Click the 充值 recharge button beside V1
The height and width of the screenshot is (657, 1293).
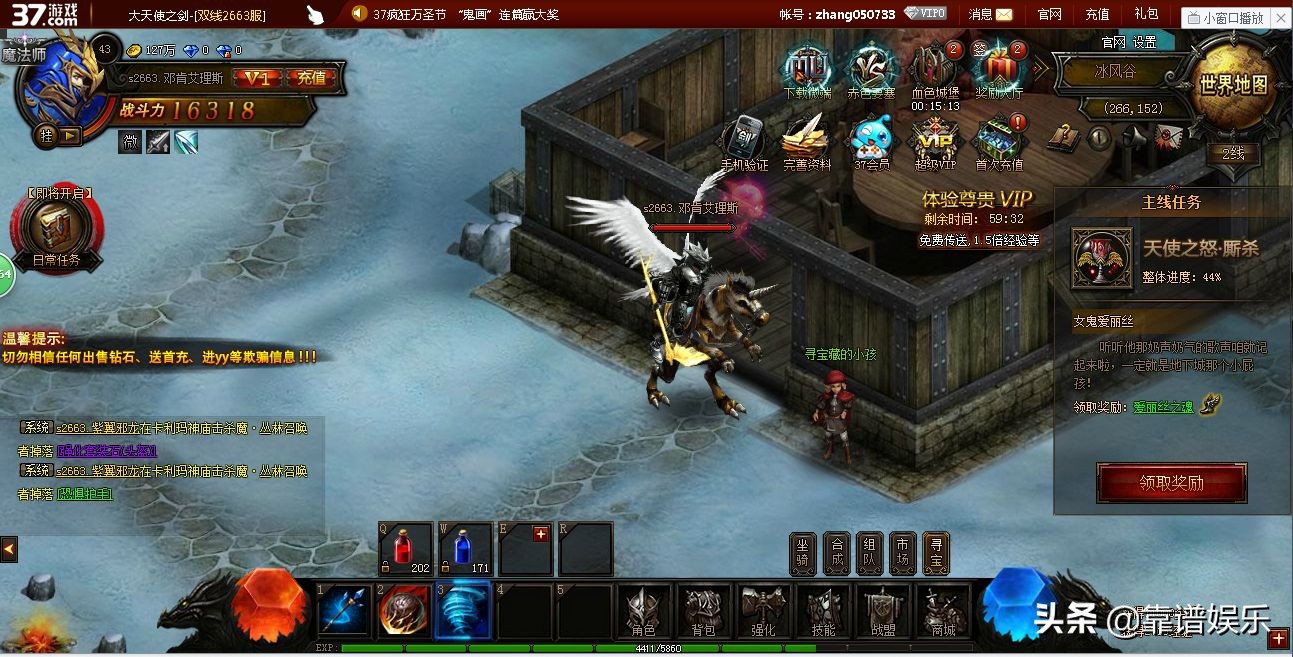(x=311, y=78)
